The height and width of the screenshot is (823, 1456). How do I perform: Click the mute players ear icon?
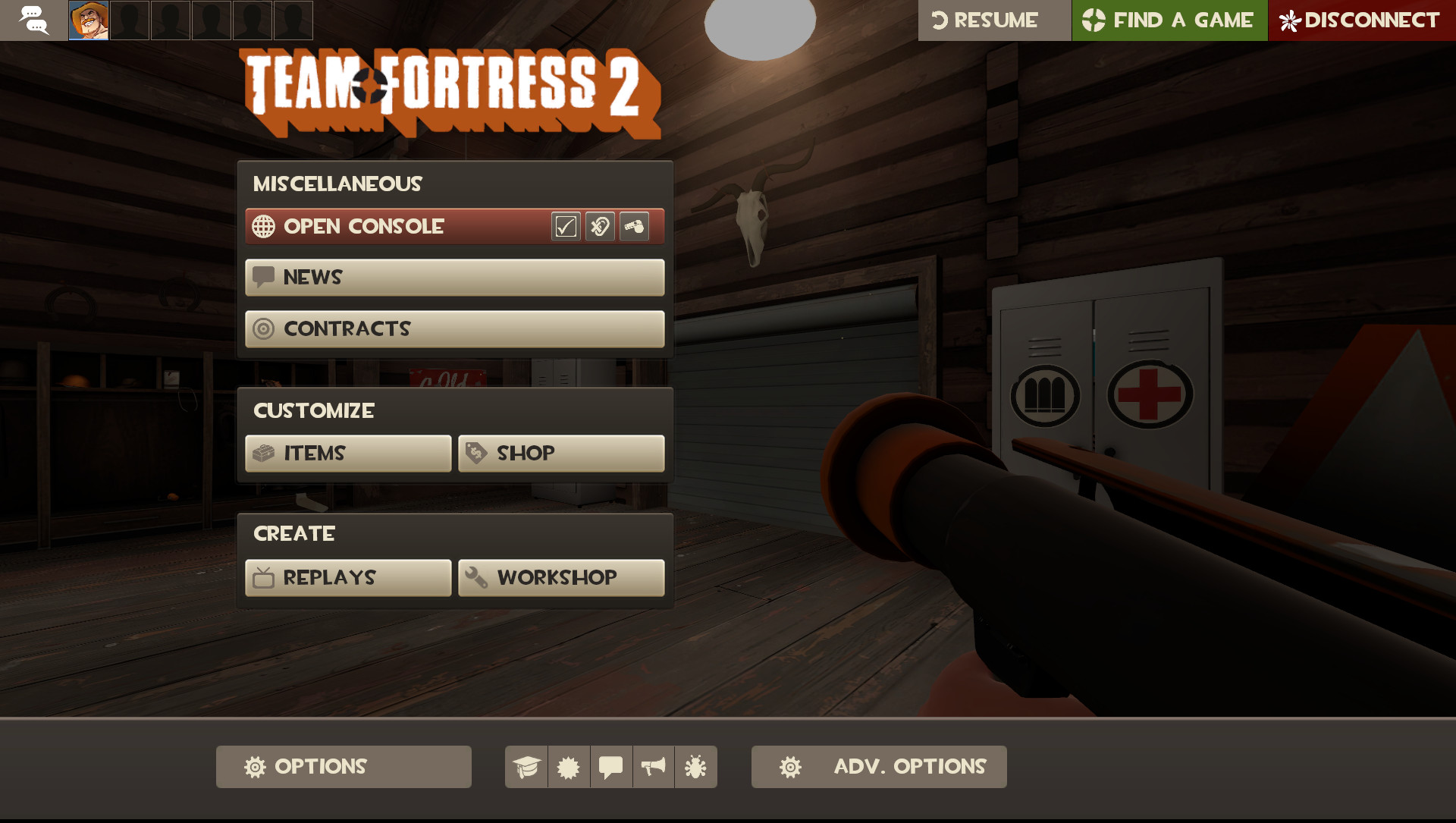599,226
